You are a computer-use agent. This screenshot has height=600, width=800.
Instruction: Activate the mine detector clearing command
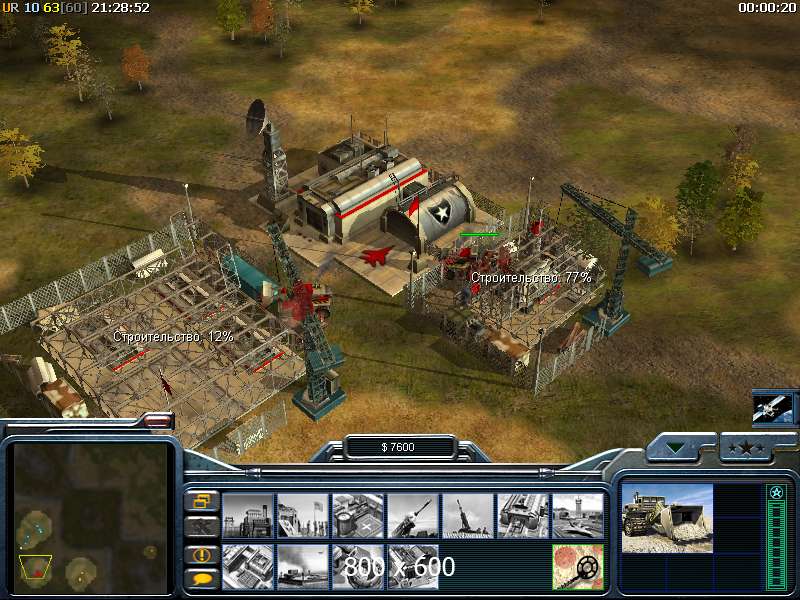coord(578,567)
